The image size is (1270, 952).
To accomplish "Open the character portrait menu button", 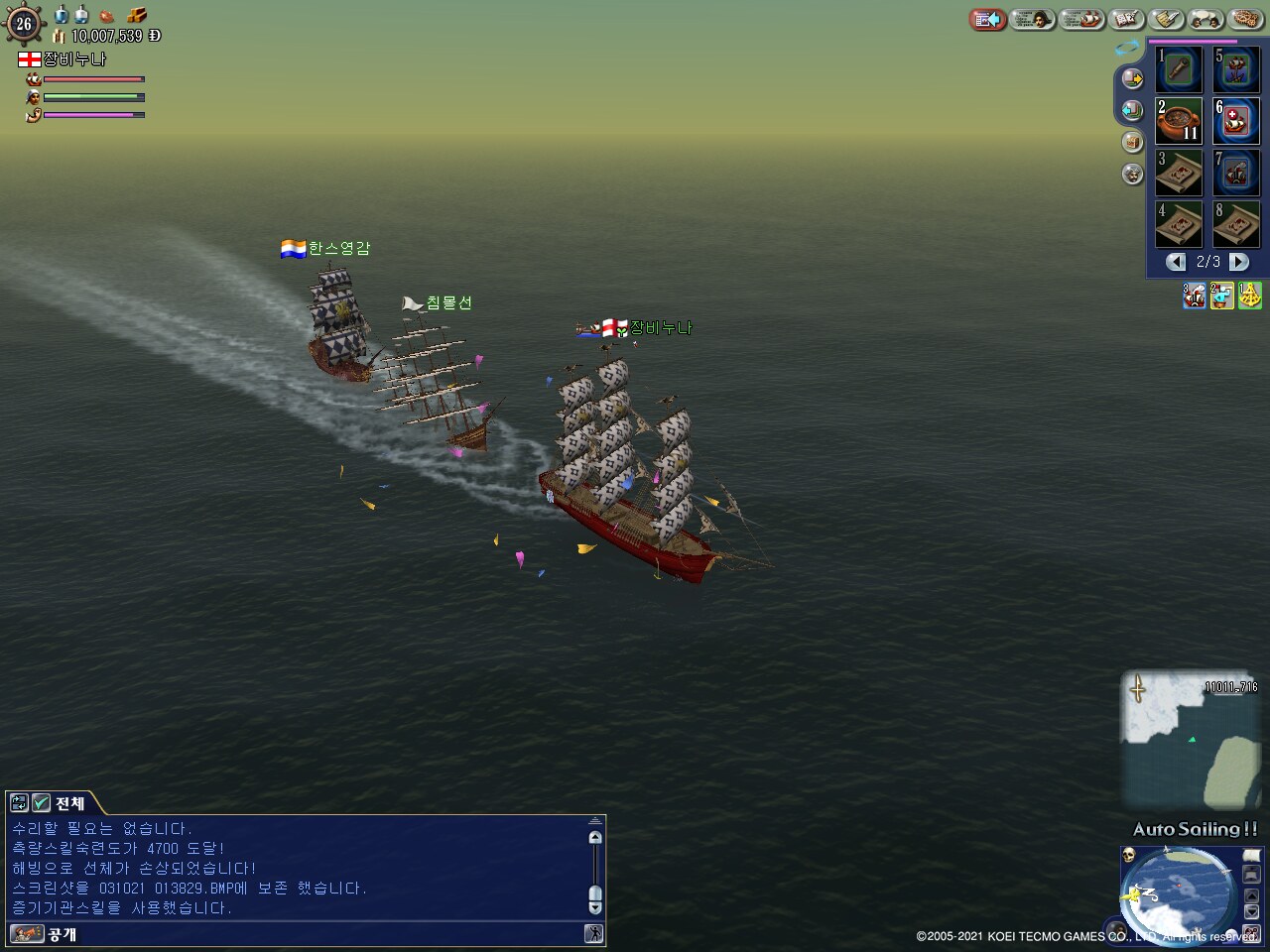I will click(x=1033, y=19).
